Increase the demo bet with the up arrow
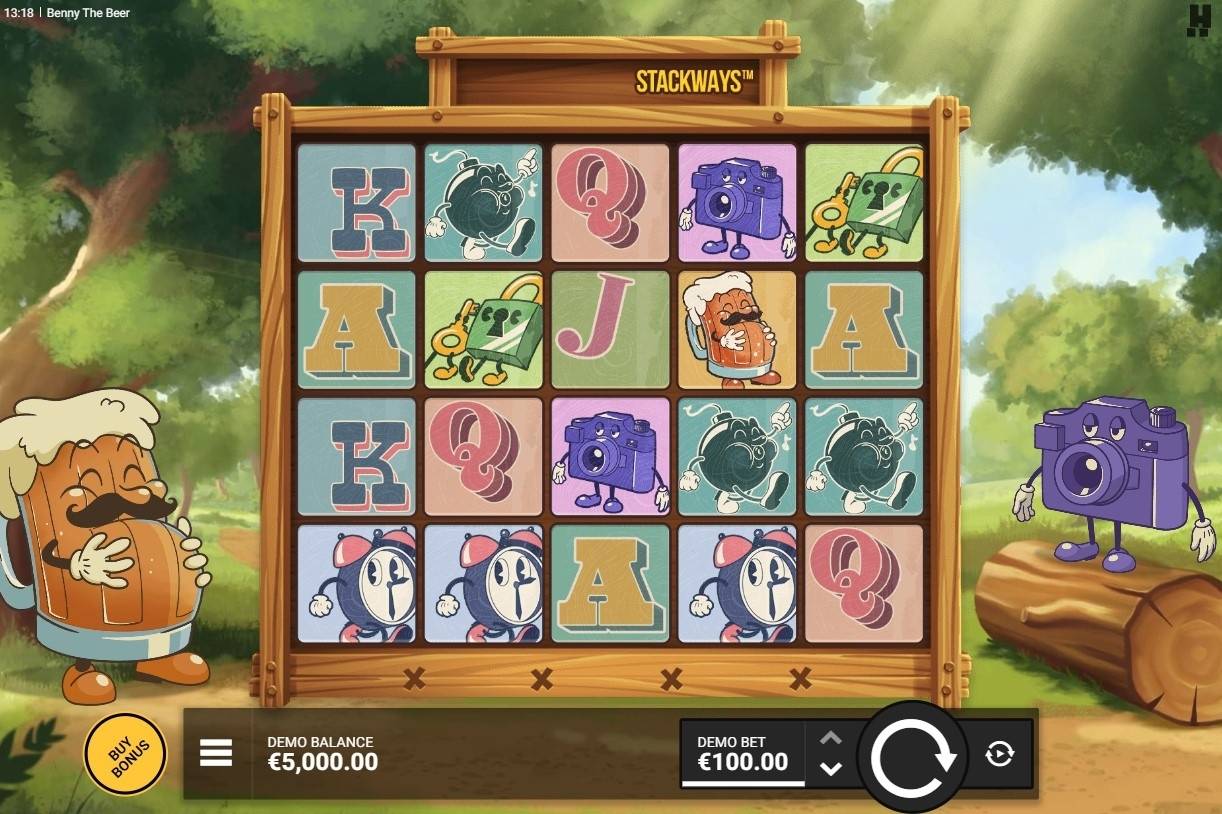This screenshot has height=814, width=1222. (831, 739)
